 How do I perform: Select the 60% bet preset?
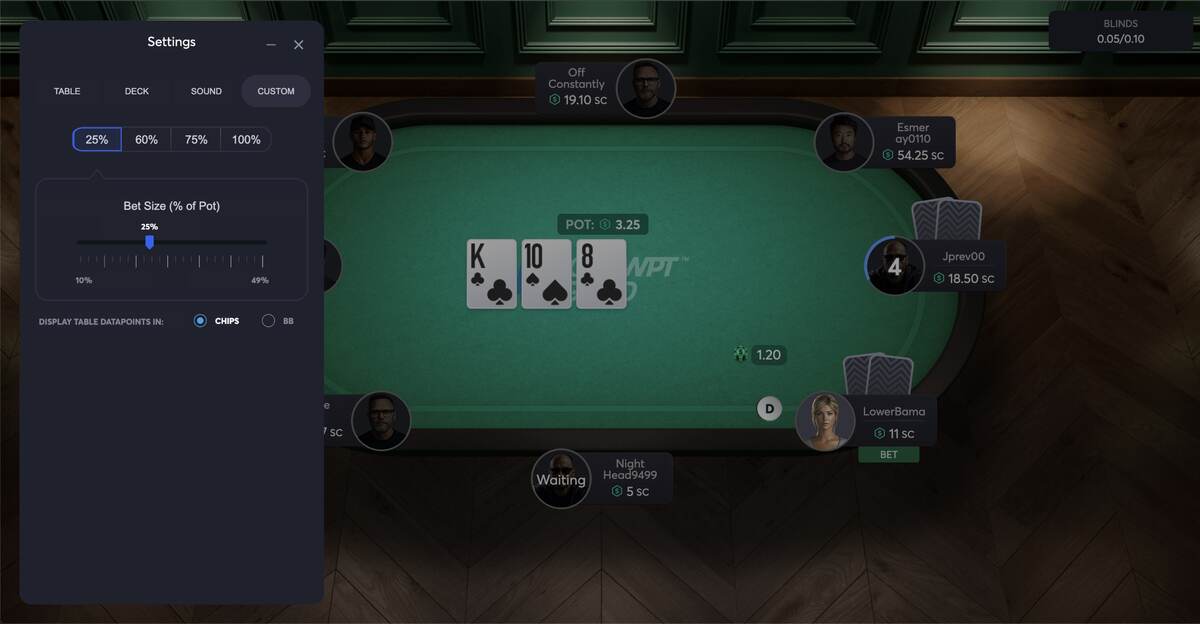point(147,140)
